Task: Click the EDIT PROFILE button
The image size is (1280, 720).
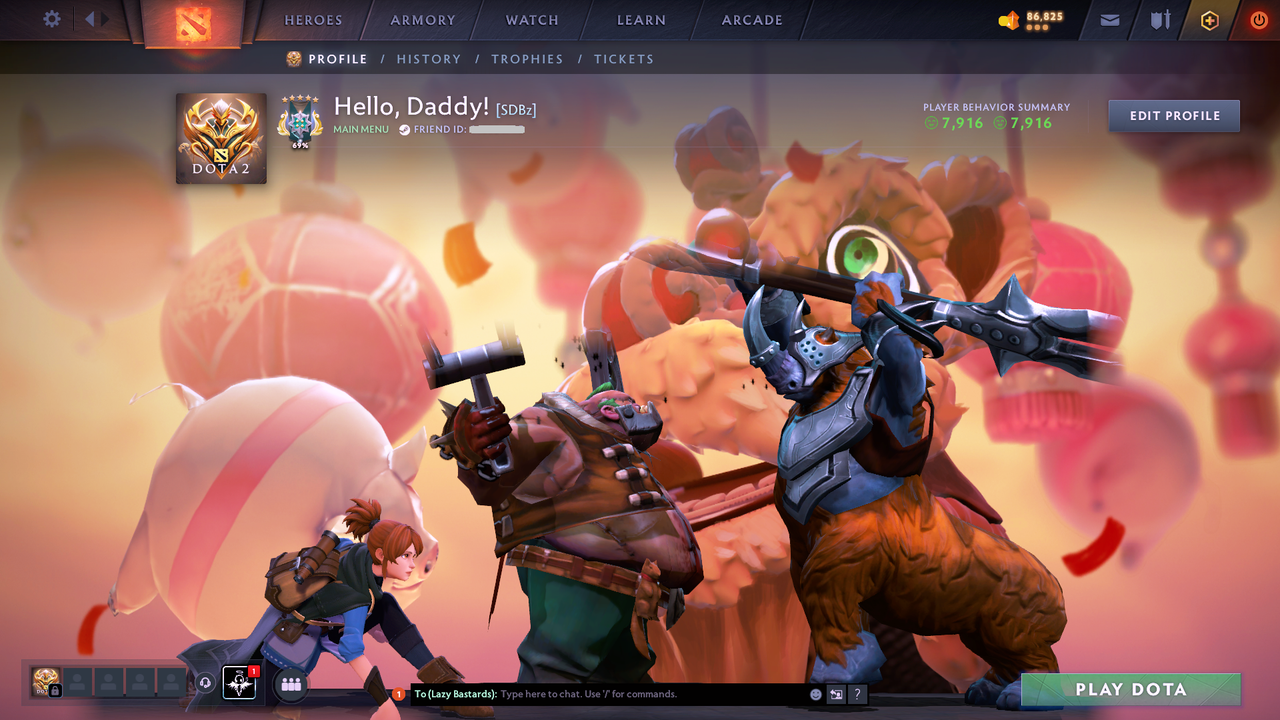Action: pyautogui.click(x=1173, y=115)
